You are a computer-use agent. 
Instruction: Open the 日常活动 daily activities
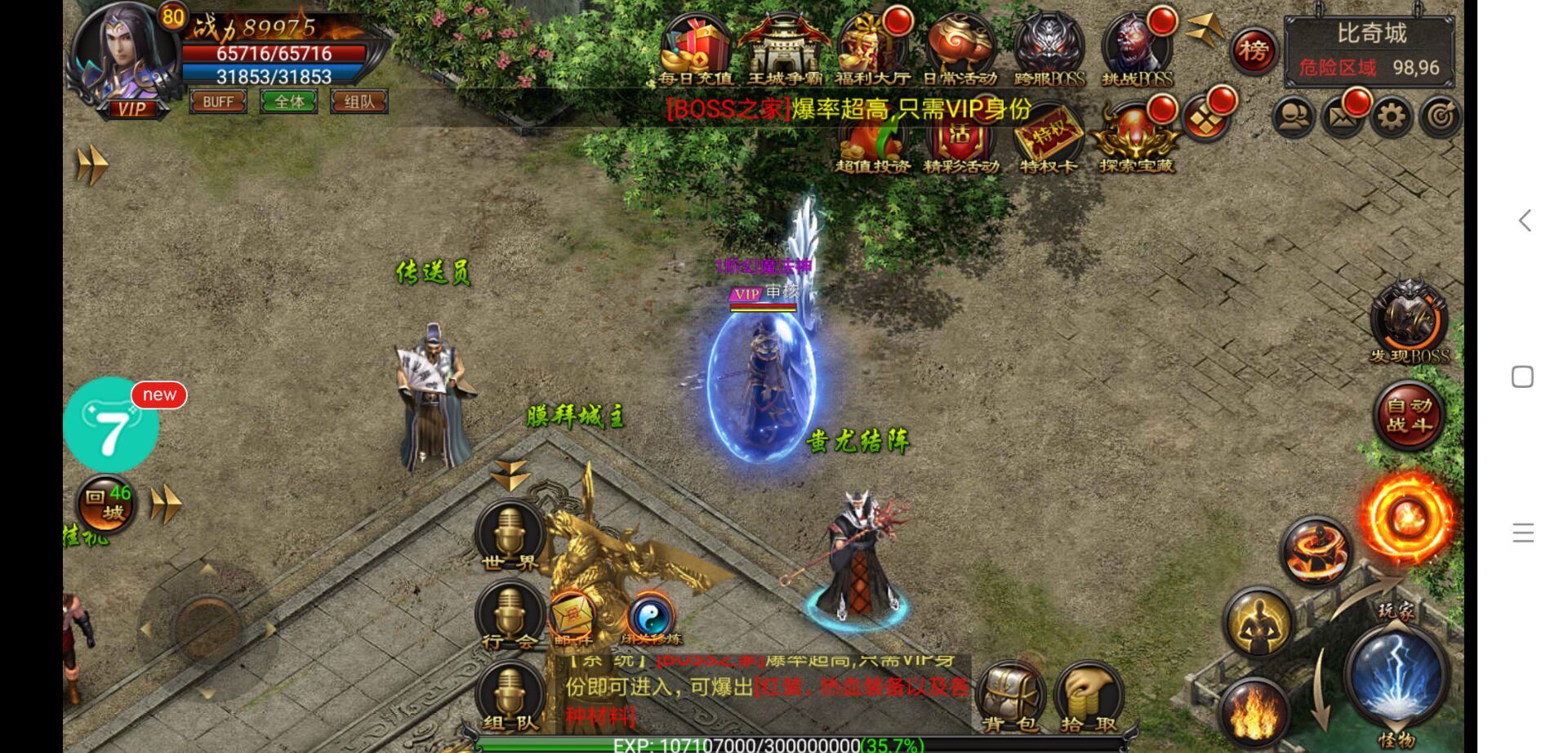tap(960, 51)
